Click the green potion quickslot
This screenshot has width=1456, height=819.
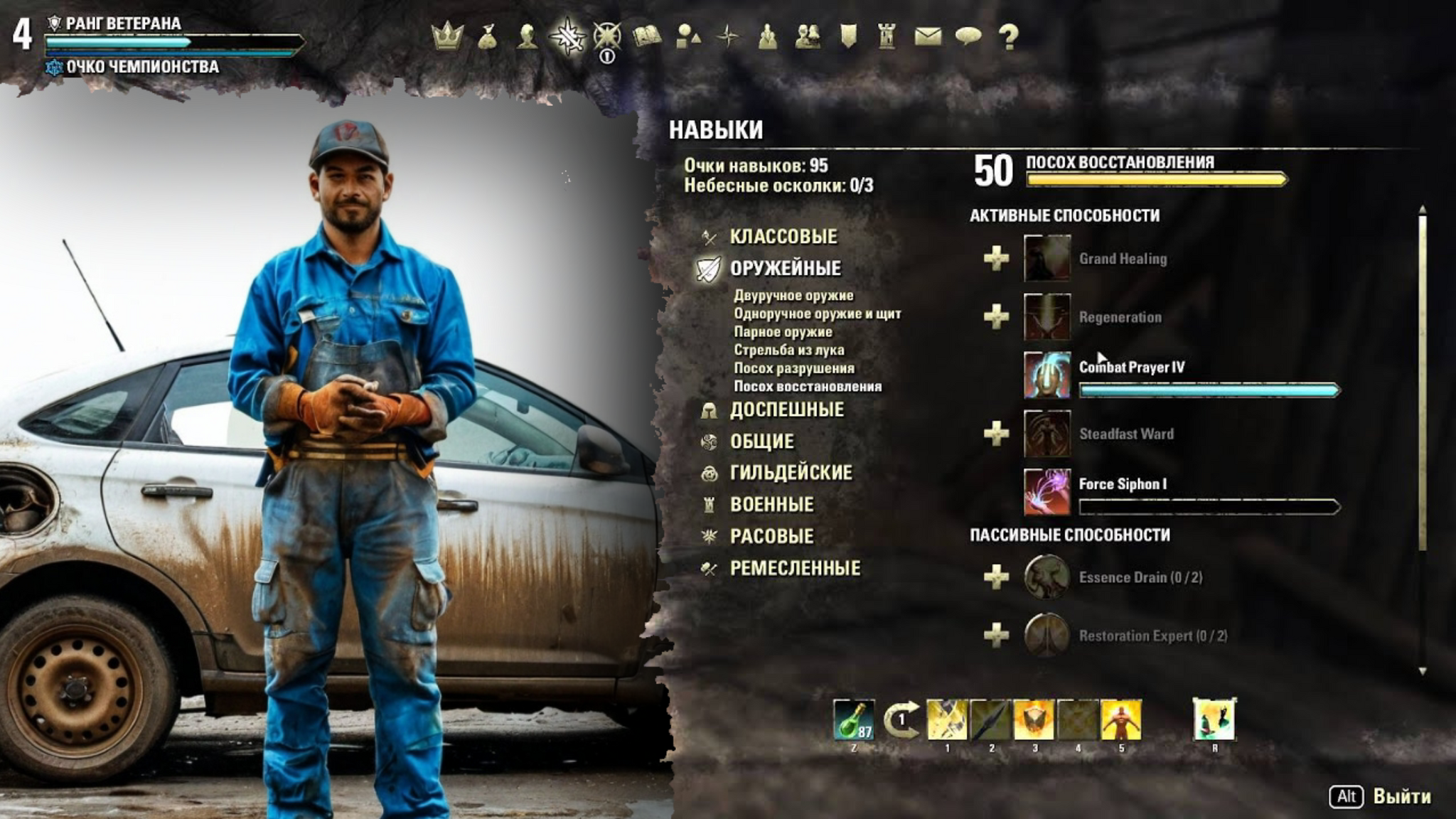[854, 720]
